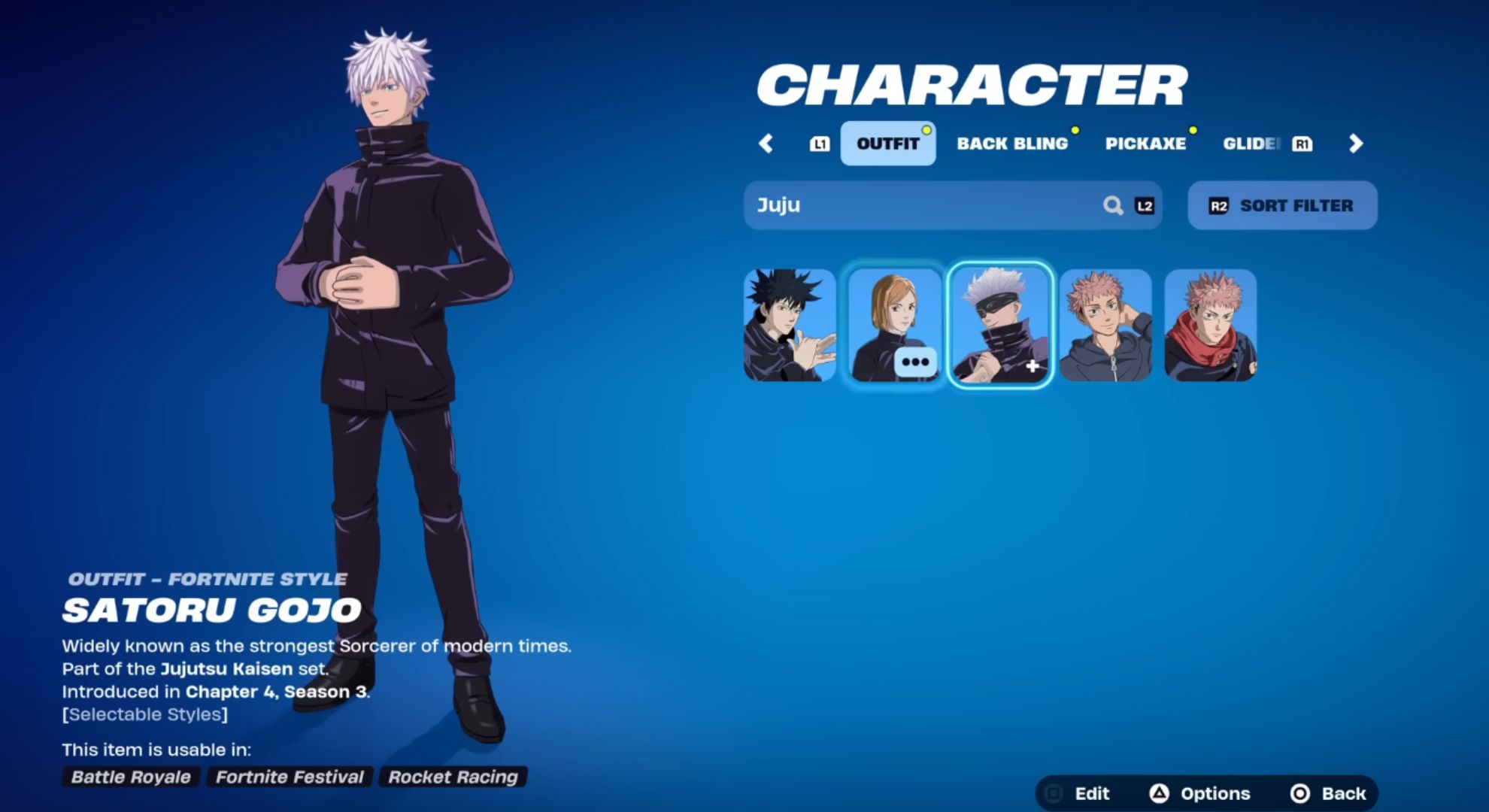The height and width of the screenshot is (812, 1489).
Task: Click the search magnifier icon
Action: (1113, 205)
